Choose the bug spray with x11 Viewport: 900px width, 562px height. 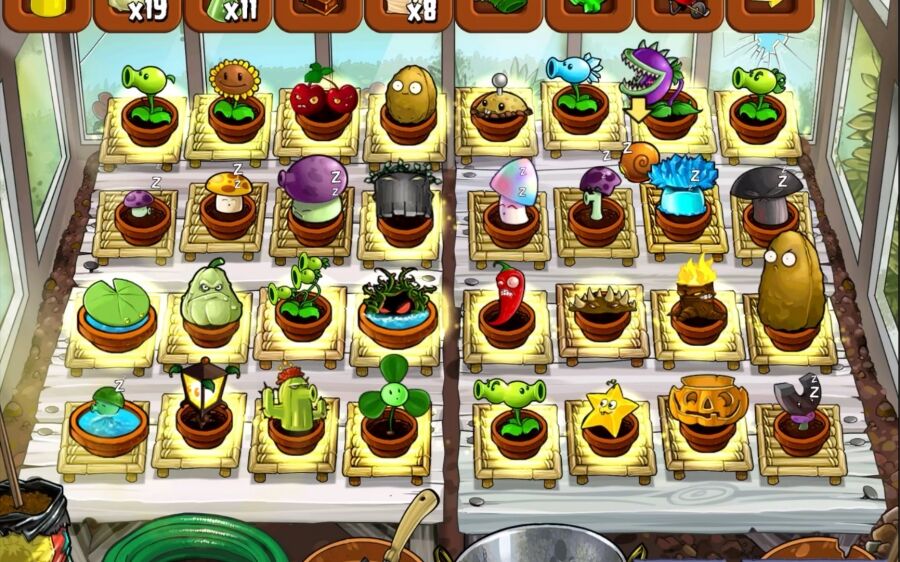point(227,12)
